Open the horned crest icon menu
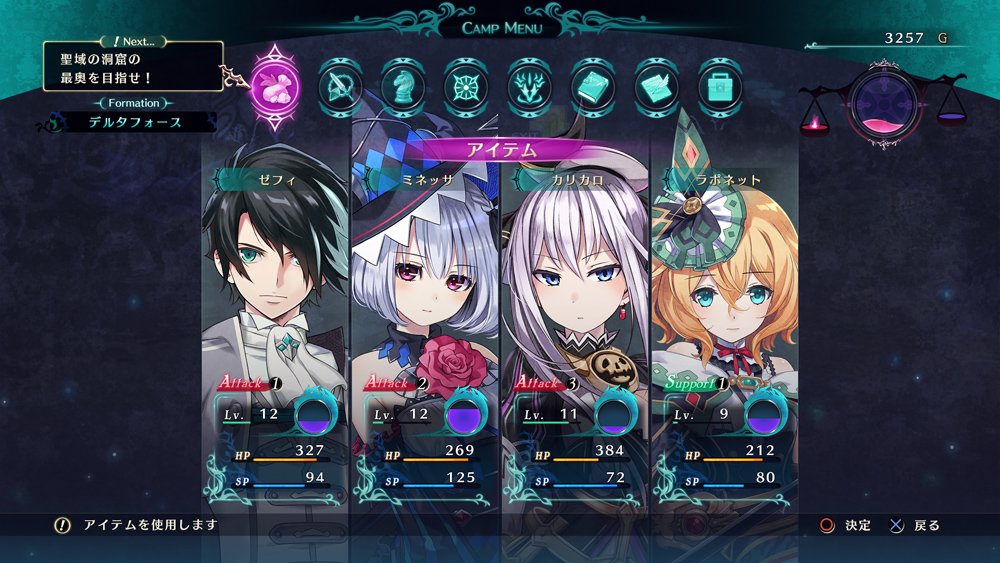This screenshot has height=563, width=1000. click(530, 86)
